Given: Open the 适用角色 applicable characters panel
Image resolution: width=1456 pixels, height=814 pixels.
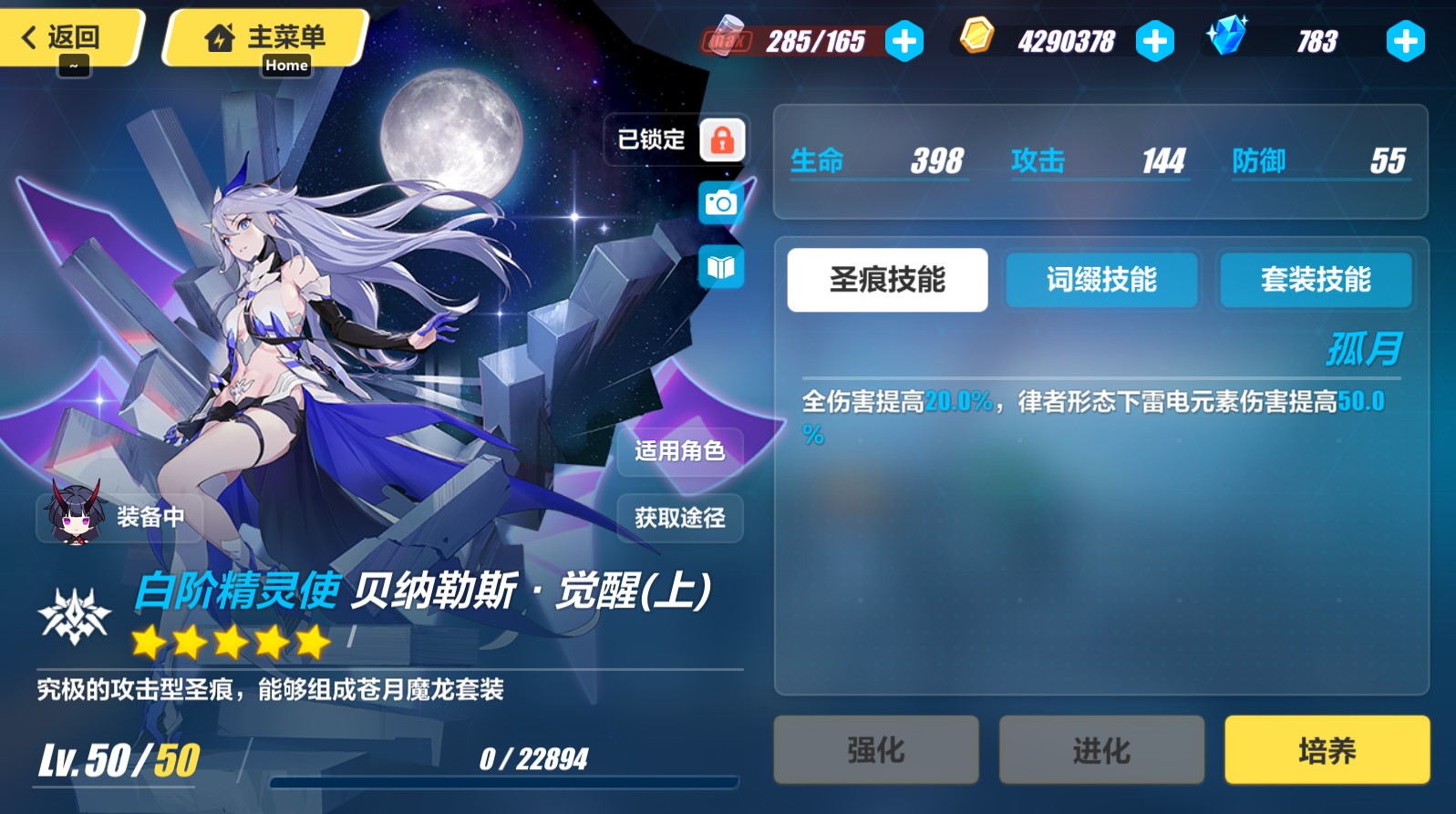Looking at the screenshot, I should (x=678, y=451).
